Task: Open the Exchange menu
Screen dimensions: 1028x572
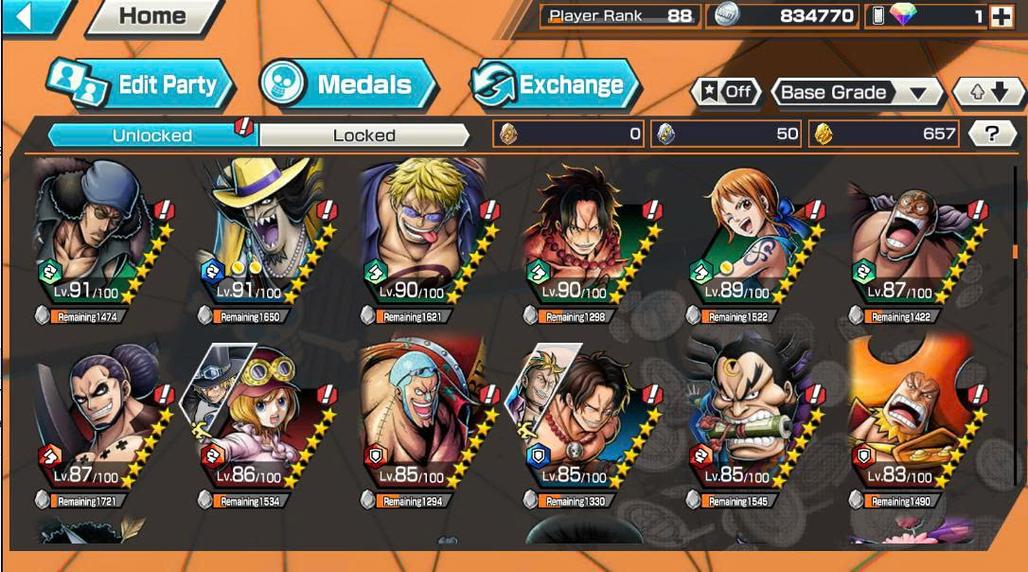Action: (x=555, y=85)
